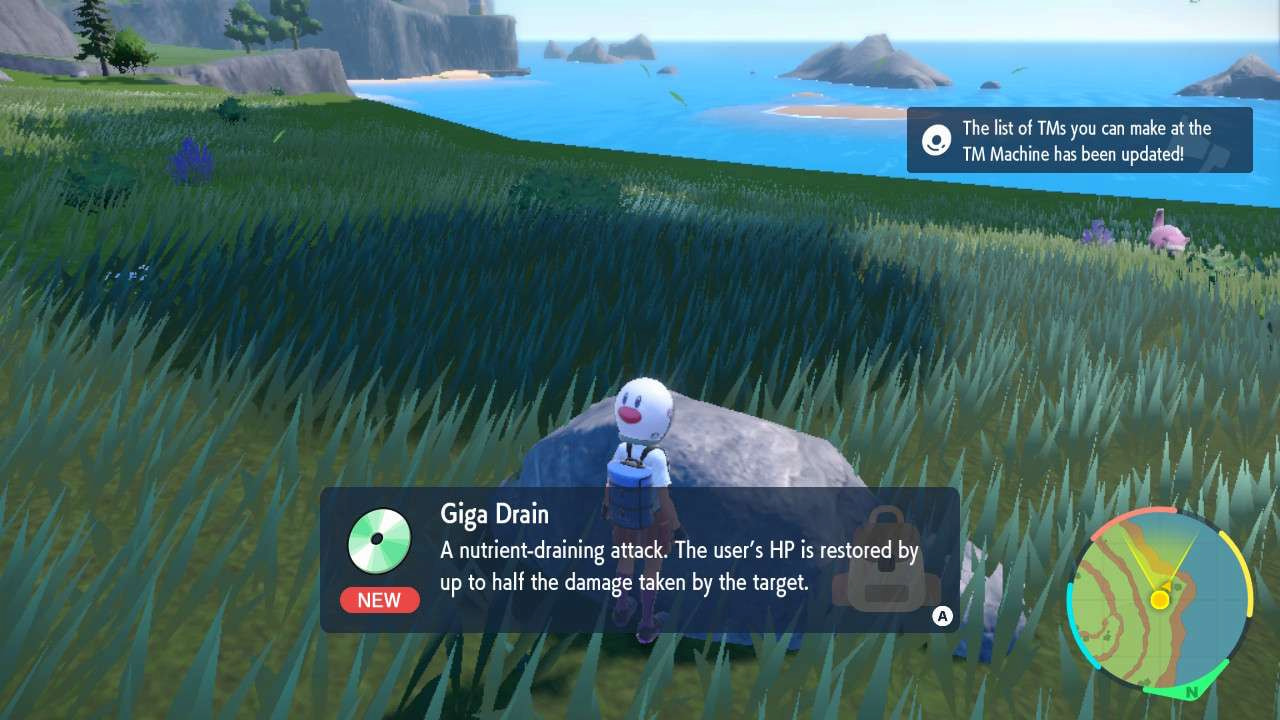This screenshot has height=720, width=1280.
Task: Click the TM disc icon beside Giga Drain
Action: [x=379, y=539]
